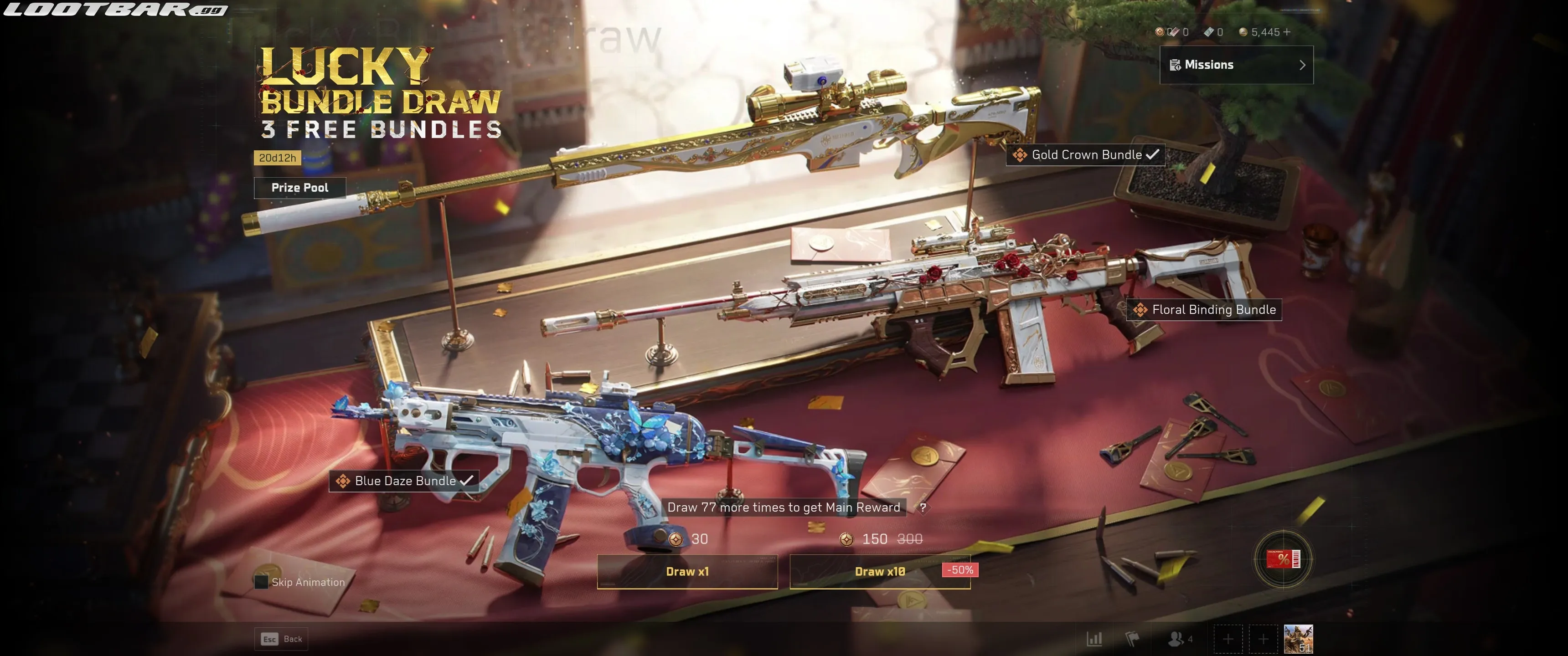The height and width of the screenshot is (656, 1568).
Task: Activate the discounted Draw x10 button
Action: point(880,571)
